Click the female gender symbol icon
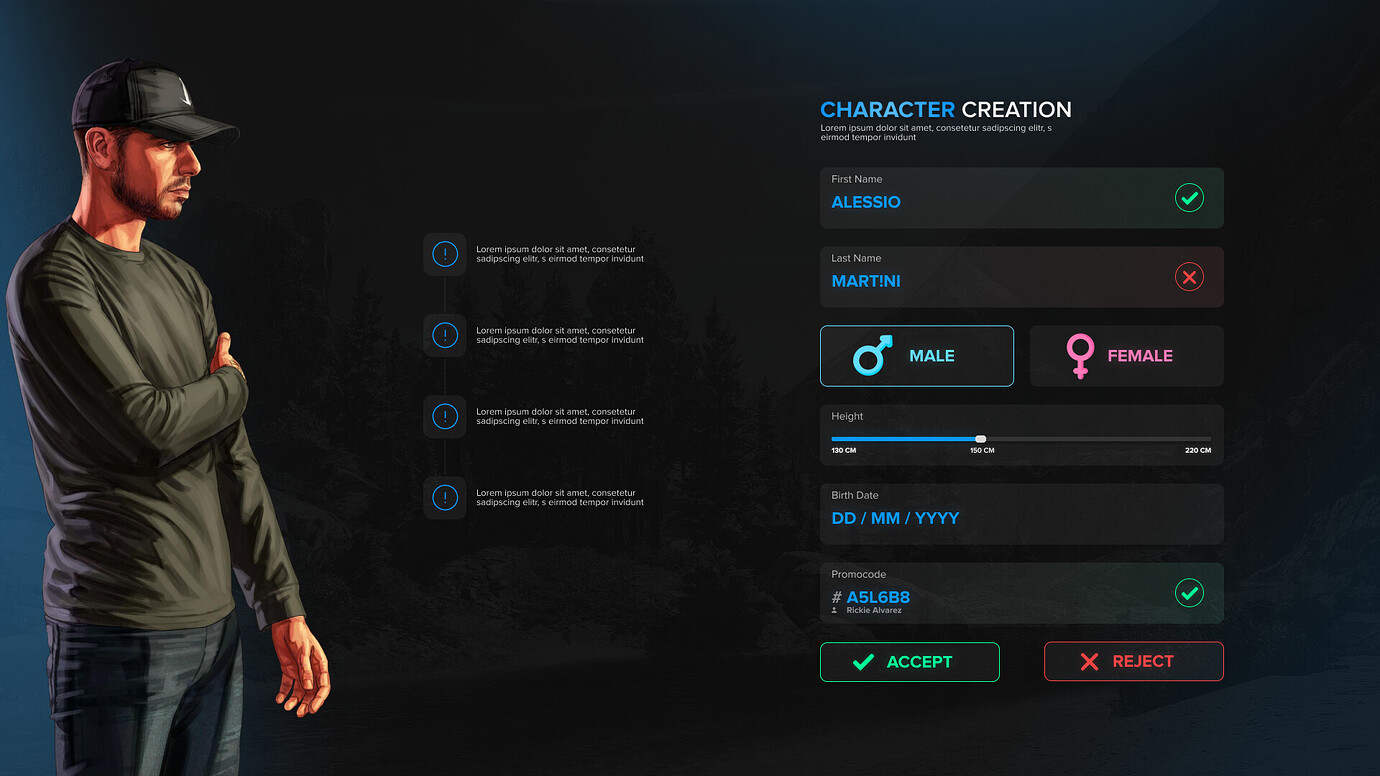Screen dimensions: 1380x776 (1080, 355)
